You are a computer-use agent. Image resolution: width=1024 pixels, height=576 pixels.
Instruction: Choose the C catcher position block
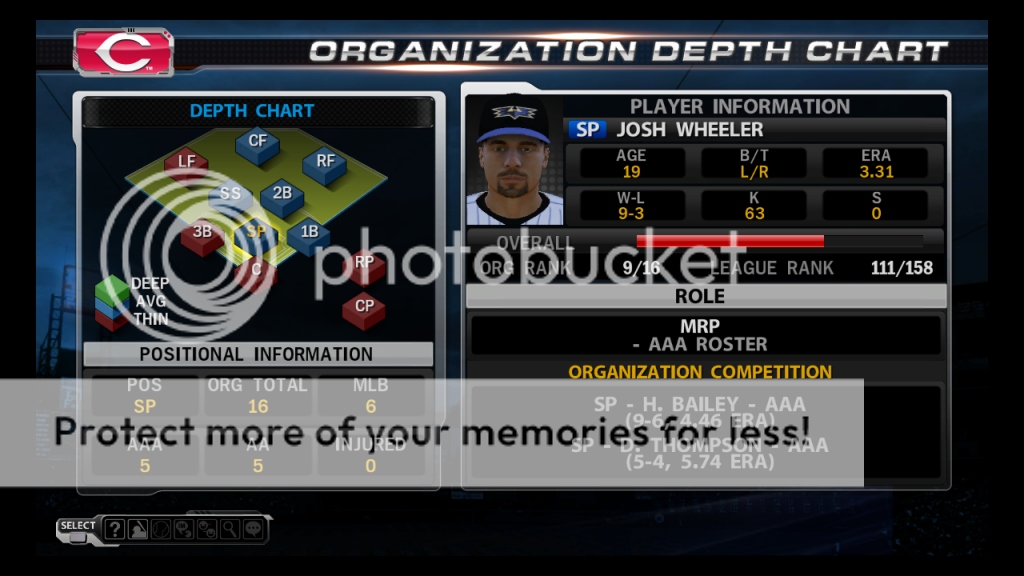tap(256, 269)
